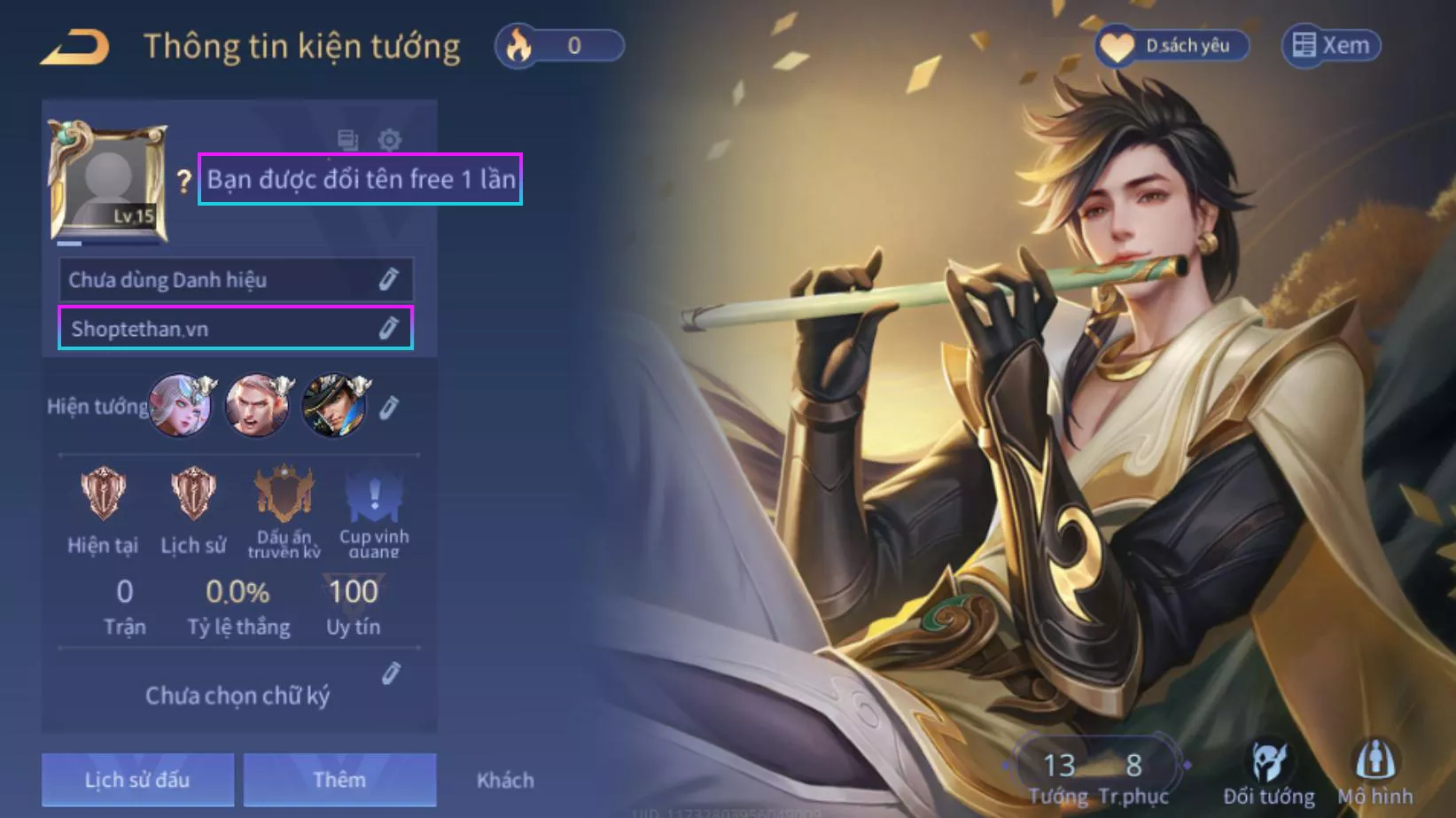The height and width of the screenshot is (818, 1456).
Task: Click pencil icon next to Chưa dùng Danh hiệu
Action: [x=387, y=279]
